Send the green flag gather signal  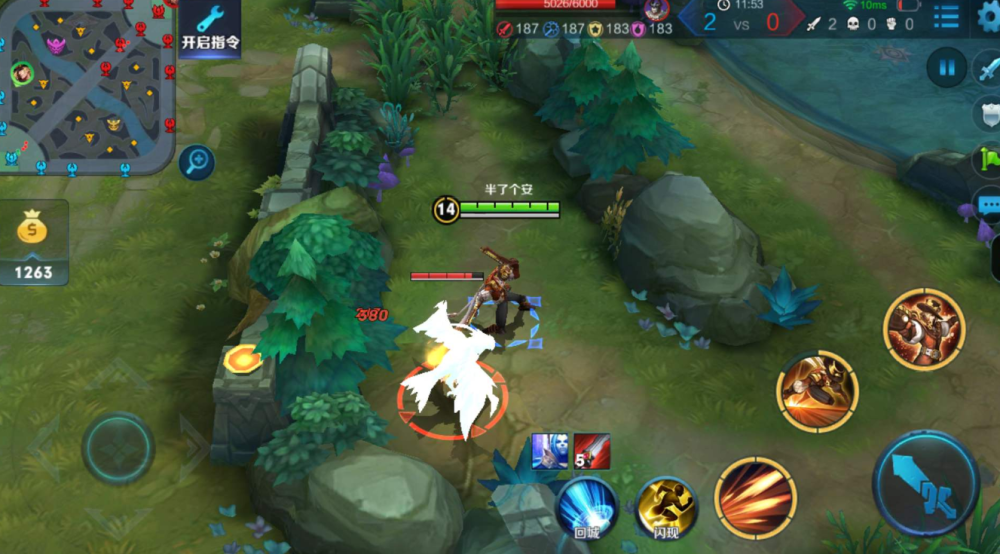click(x=988, y=158)
